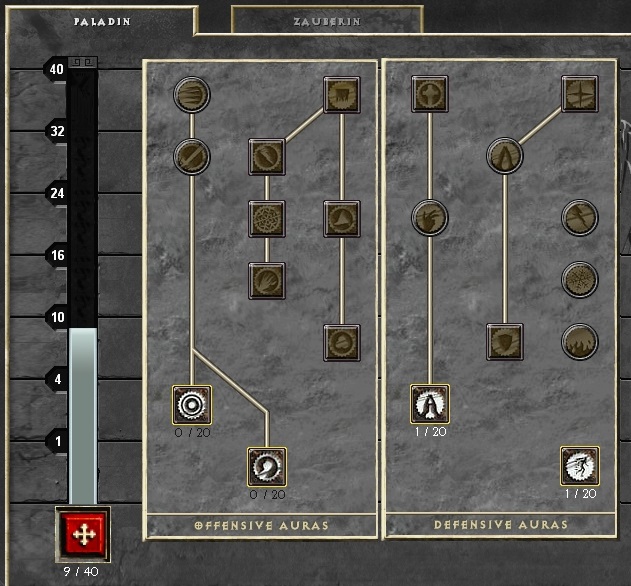This screenshot has height=586, width=631.
Task: Select the flames icon in Defensive Auras
Action: point(580,342)
